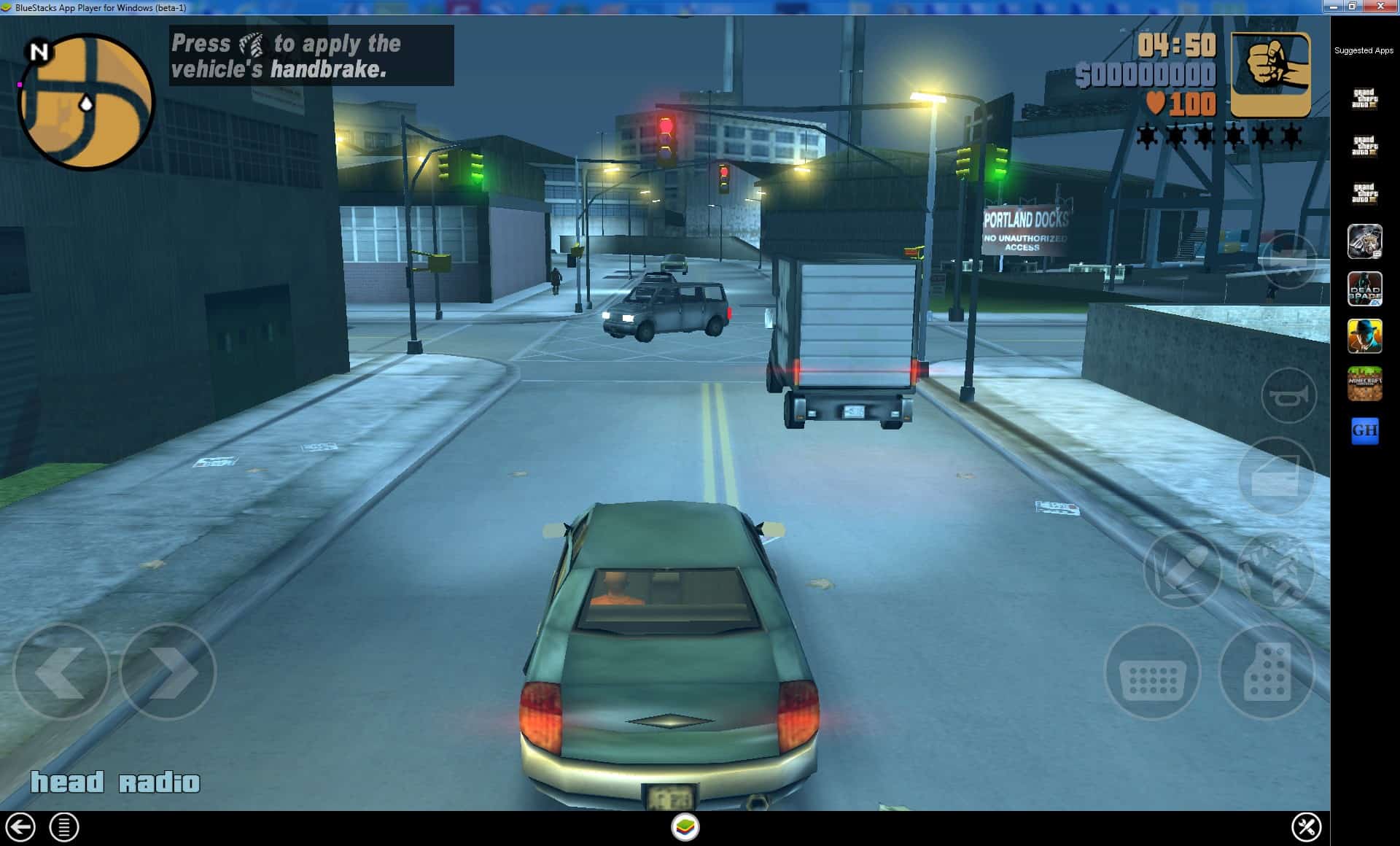Open the circular radar minimap
Viewport: 1400px width, 846px height.
[x=86, y=101]
